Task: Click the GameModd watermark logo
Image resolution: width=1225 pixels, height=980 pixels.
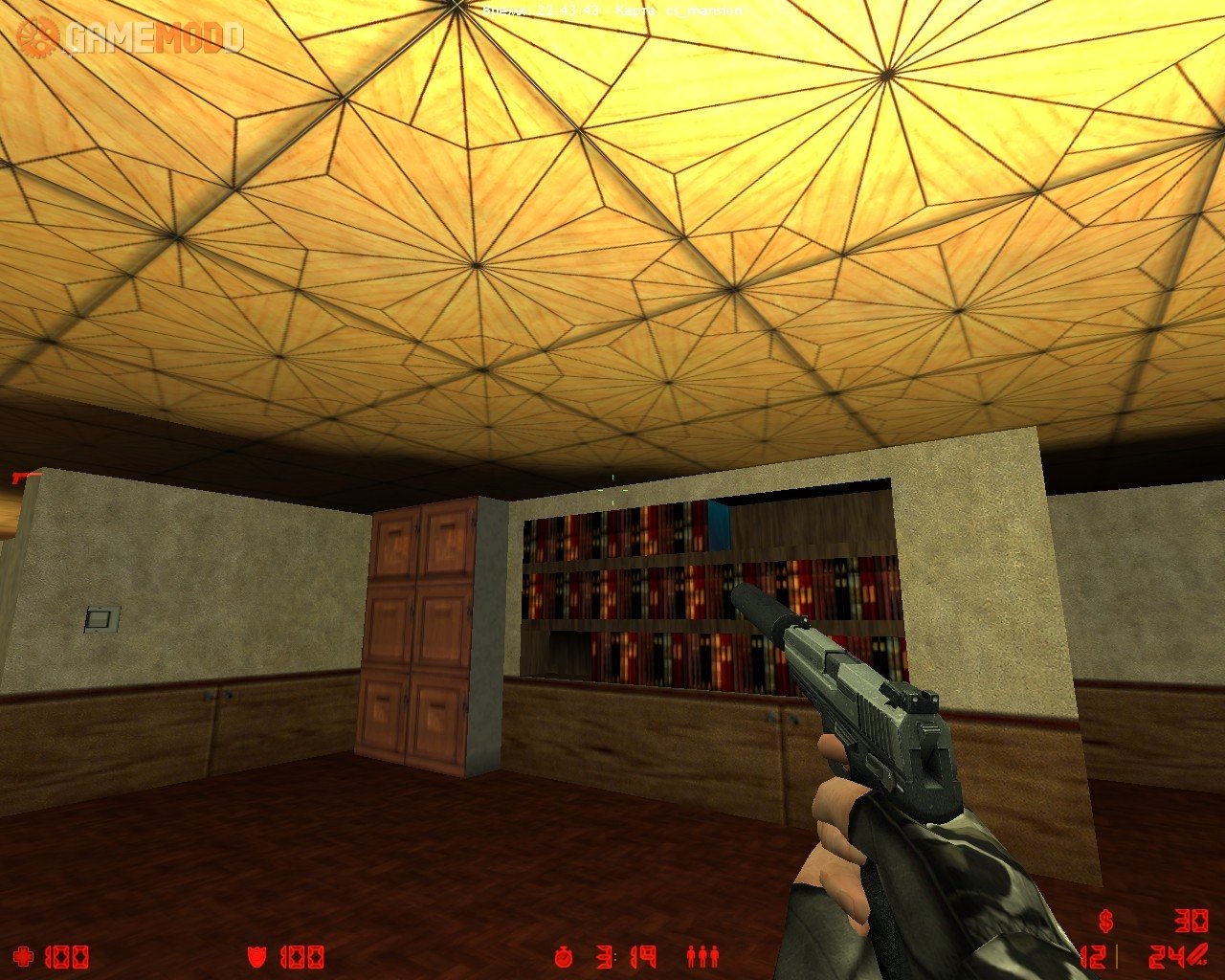Action: click(x=130, y=38)
